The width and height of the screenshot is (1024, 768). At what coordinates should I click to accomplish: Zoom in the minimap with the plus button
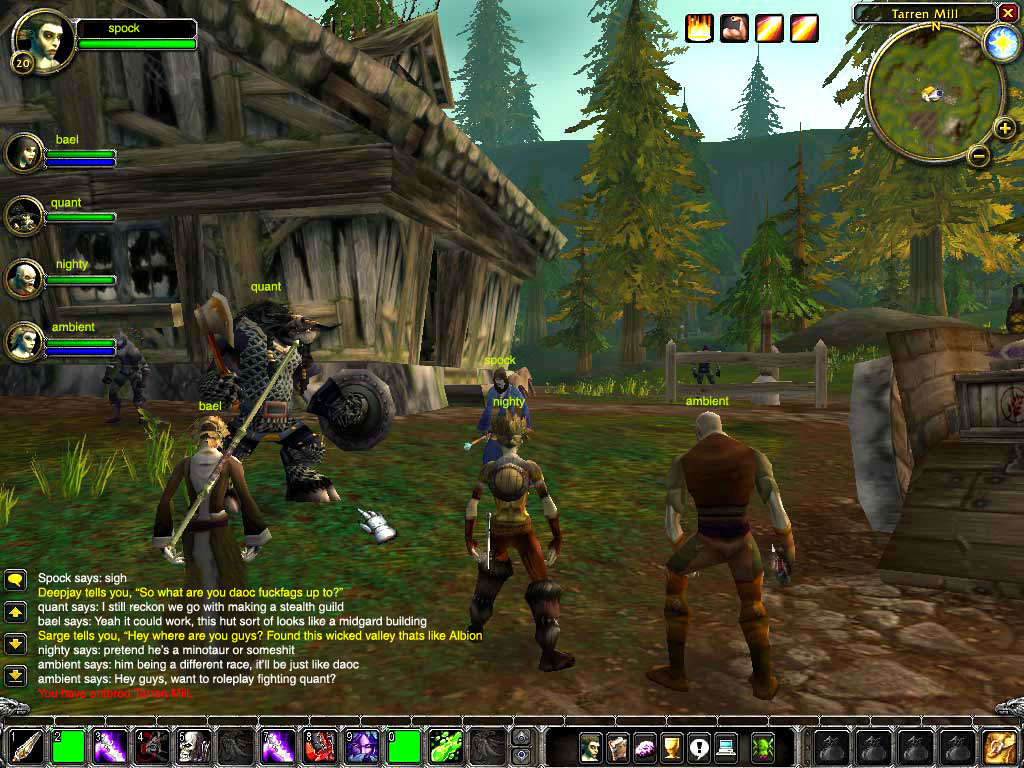[x=1004, y=128]
